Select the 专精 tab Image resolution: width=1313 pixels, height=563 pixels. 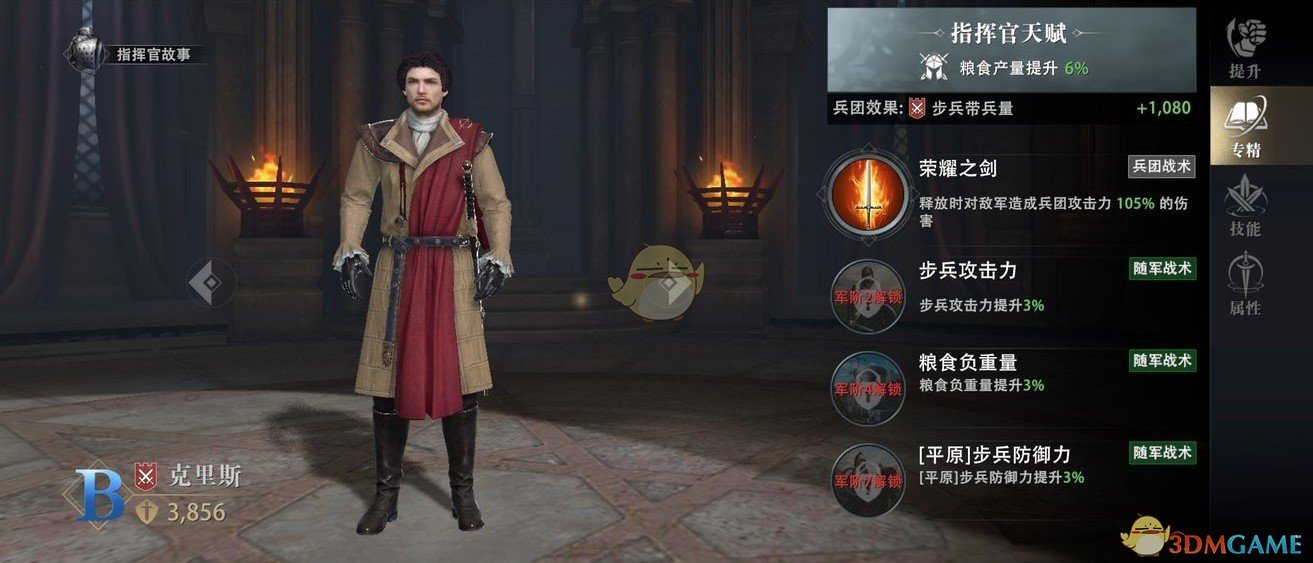pos(1245,125)
